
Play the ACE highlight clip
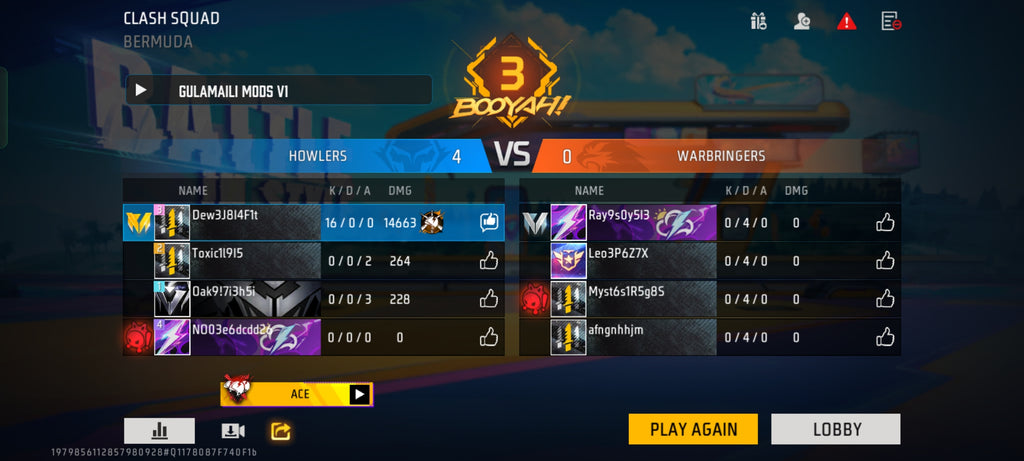pyautogui.click(x=359, y=394)
